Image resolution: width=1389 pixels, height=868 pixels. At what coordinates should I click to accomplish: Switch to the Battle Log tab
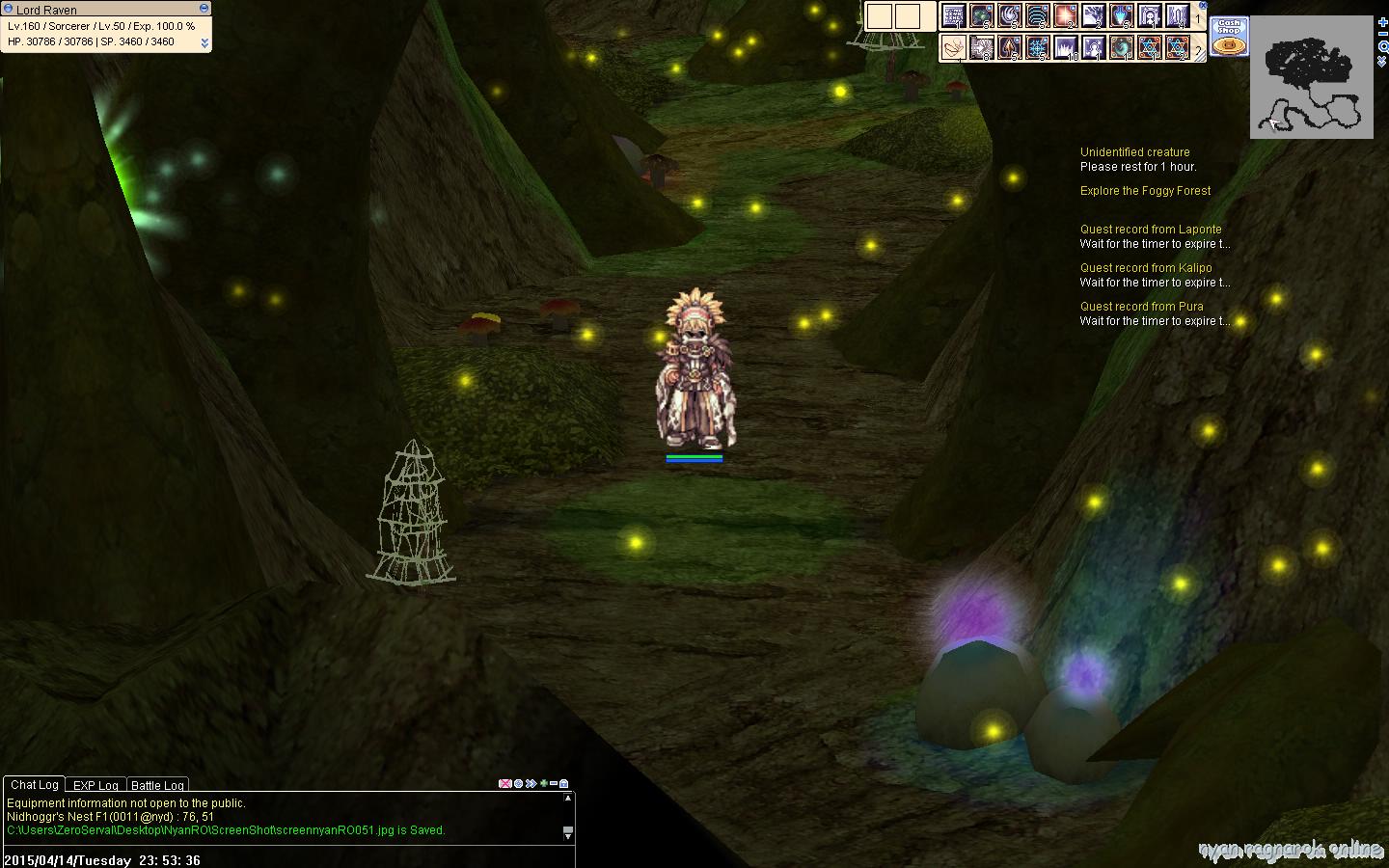pos(157,786)
